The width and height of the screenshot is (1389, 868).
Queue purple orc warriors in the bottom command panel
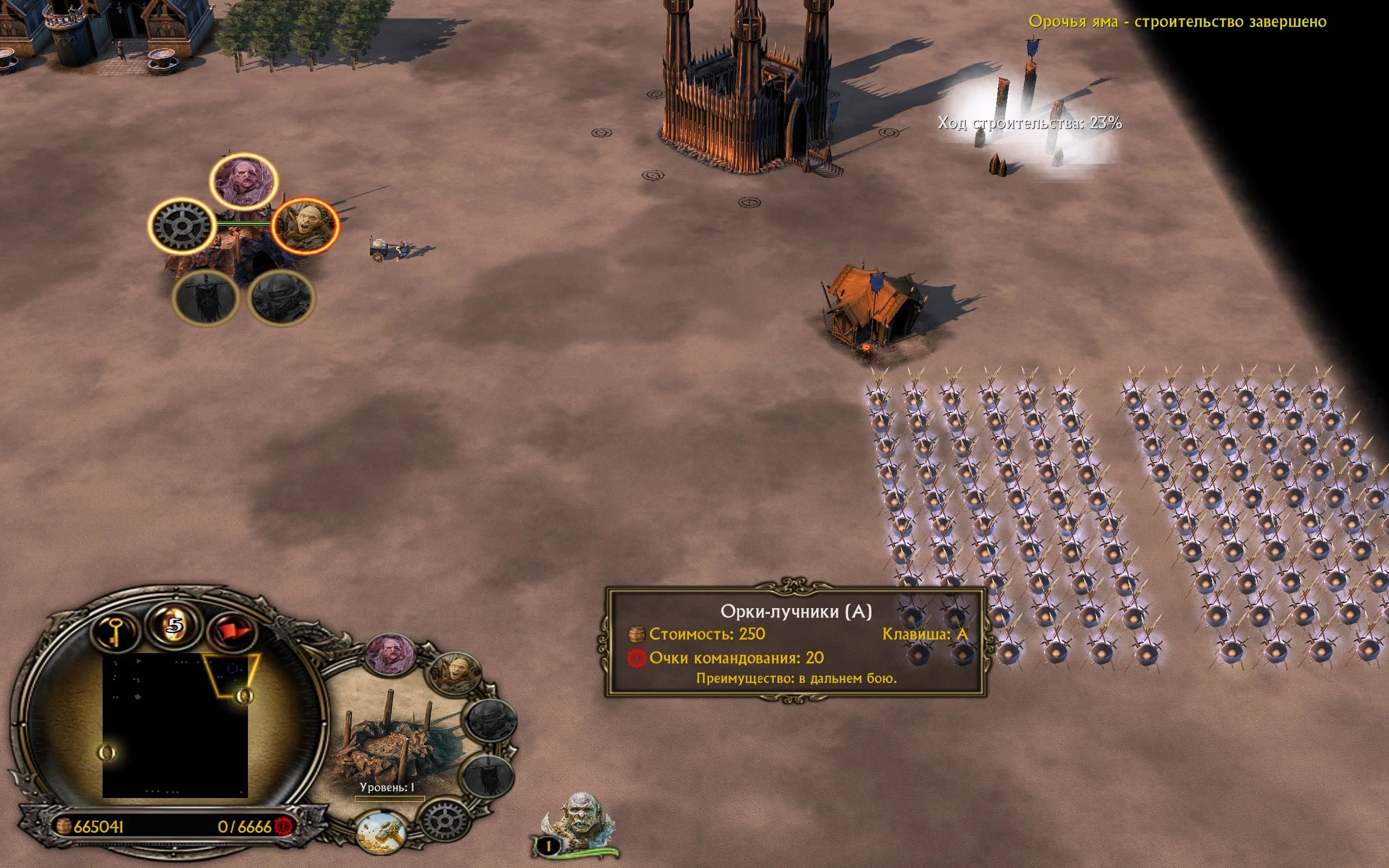(391, 655)
